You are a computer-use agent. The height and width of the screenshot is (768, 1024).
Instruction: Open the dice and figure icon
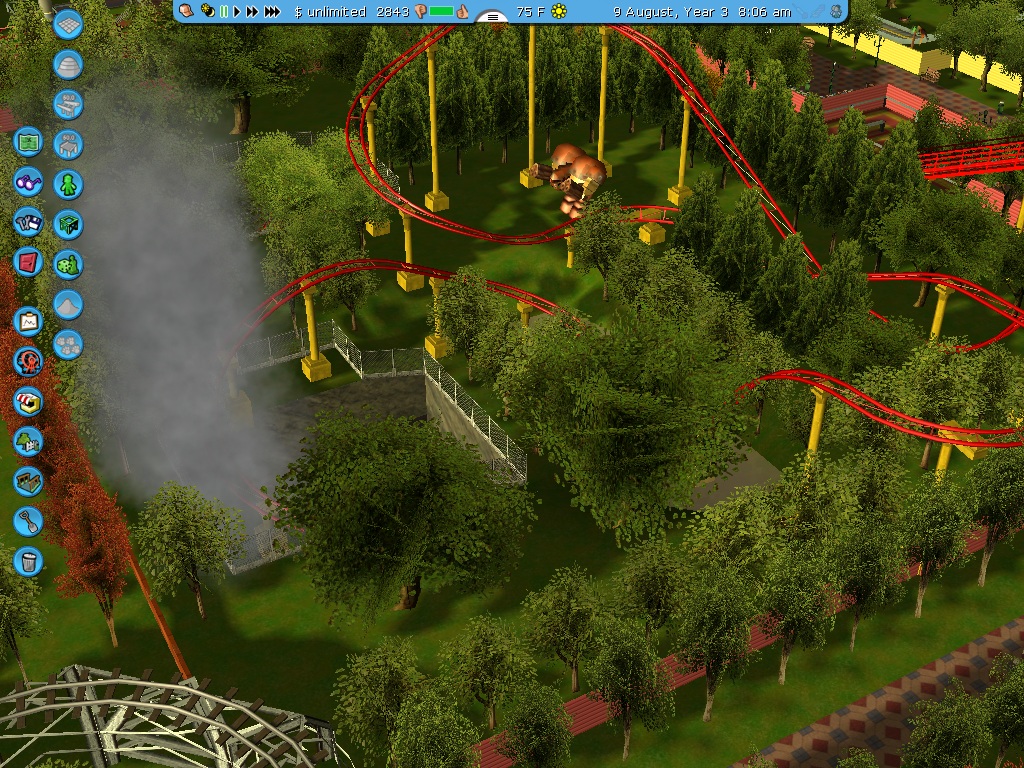point(68,265)
